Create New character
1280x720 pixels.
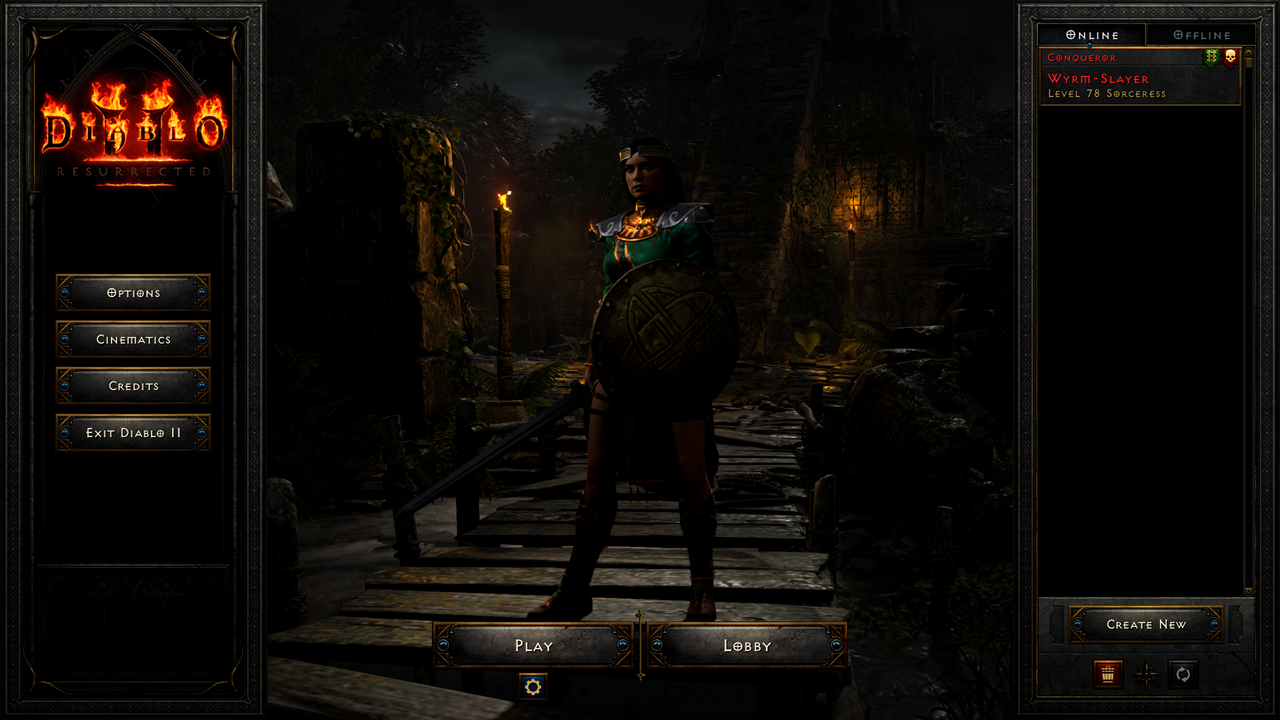pos(1146,624)
